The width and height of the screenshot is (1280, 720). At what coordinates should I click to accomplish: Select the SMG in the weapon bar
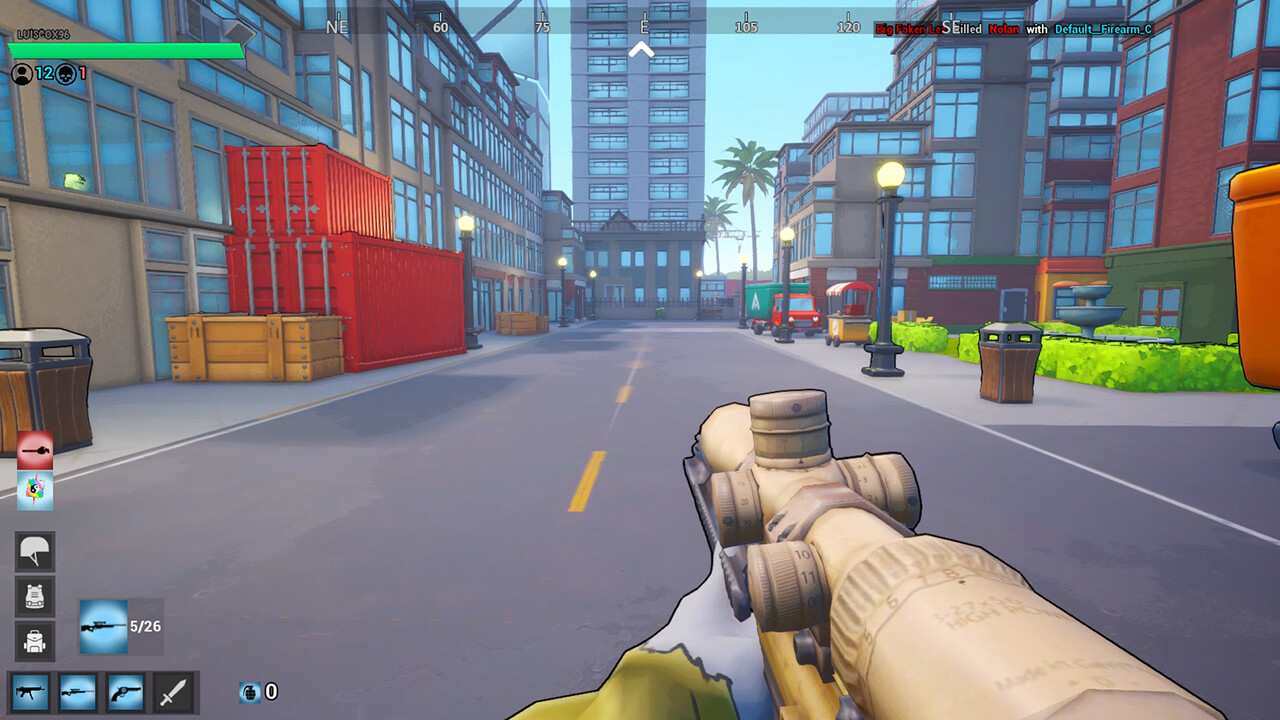point(29,693)
